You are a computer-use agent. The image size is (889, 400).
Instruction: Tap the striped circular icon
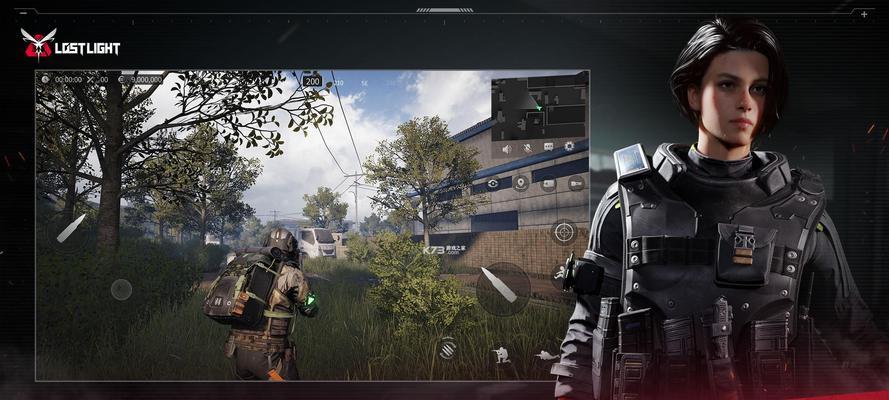[447, 348]
